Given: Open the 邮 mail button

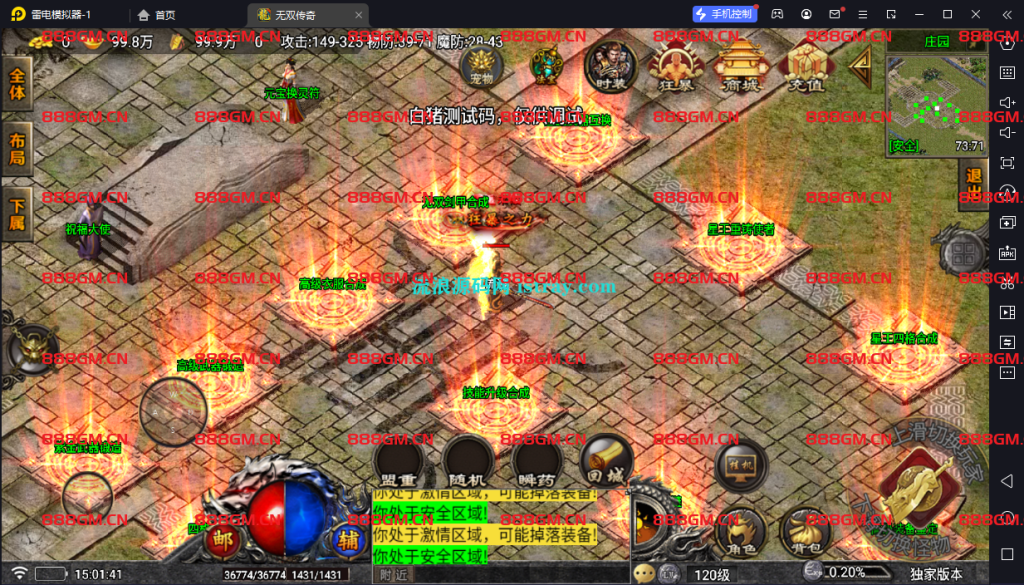Looking at the screenshot, I should pyautogui.click(x=220, y=541).
